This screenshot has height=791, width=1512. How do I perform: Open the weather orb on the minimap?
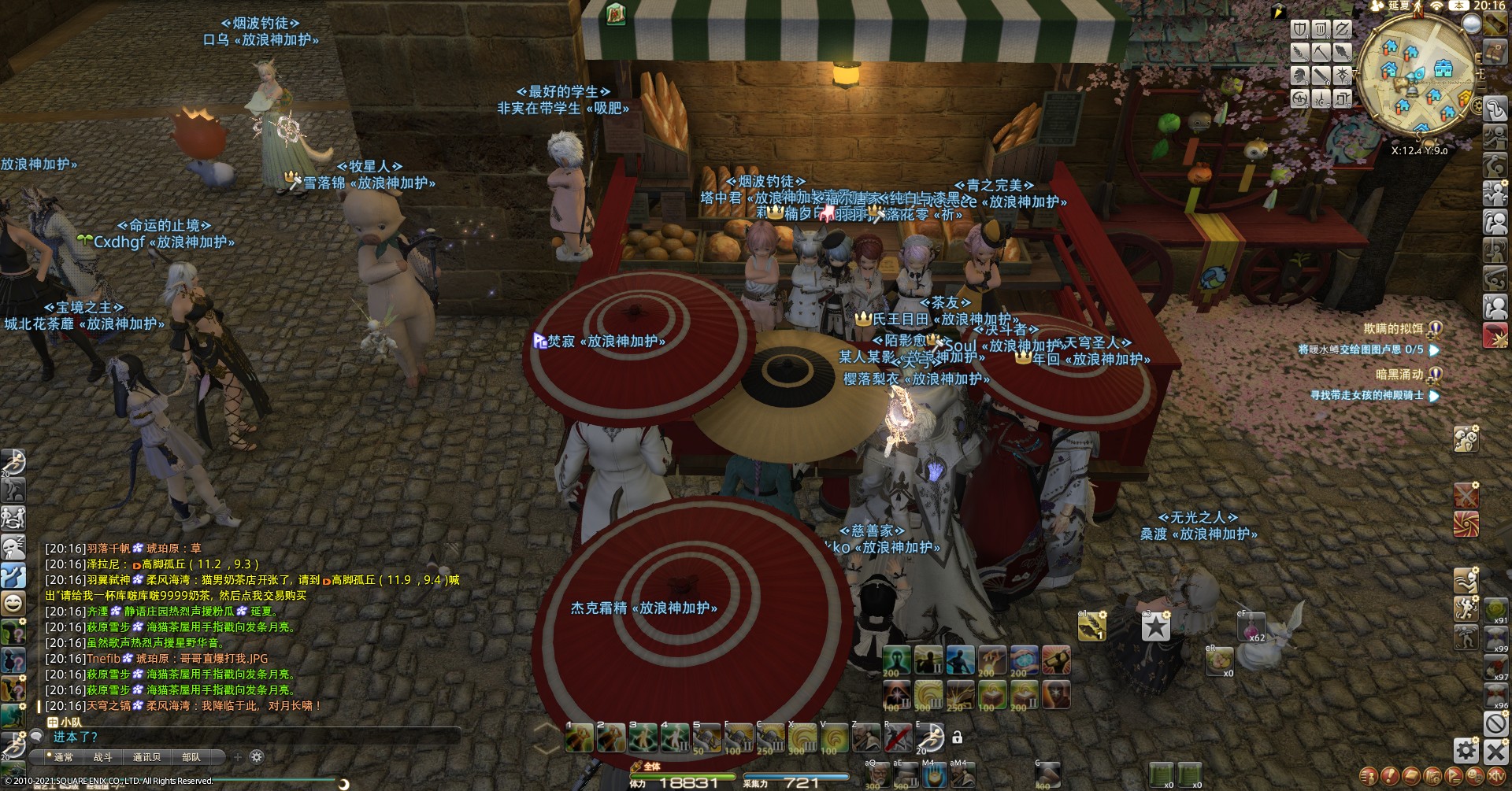[x=1471, y=24]
